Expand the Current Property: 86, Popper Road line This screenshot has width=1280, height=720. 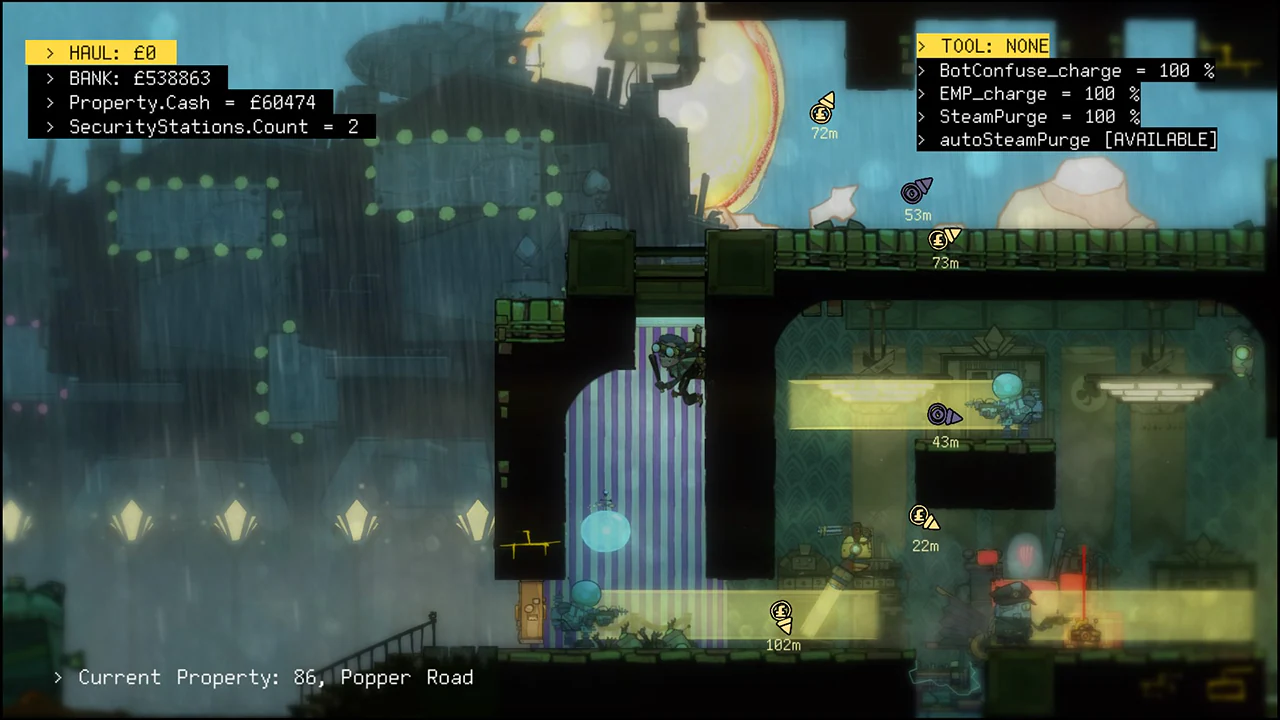276,677
